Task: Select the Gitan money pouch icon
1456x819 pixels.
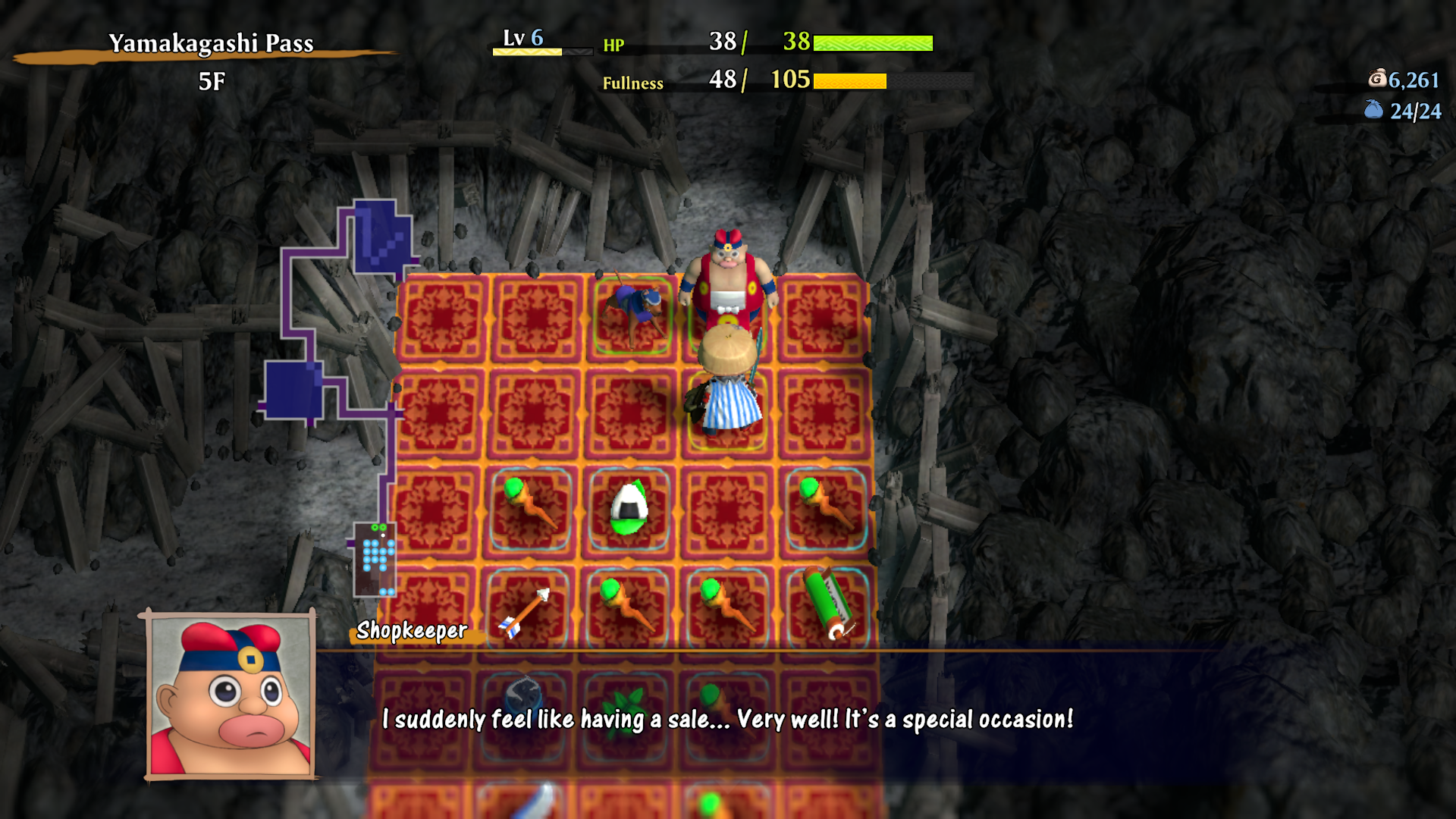Action: pyautogui.click(x=1377, y=78)
